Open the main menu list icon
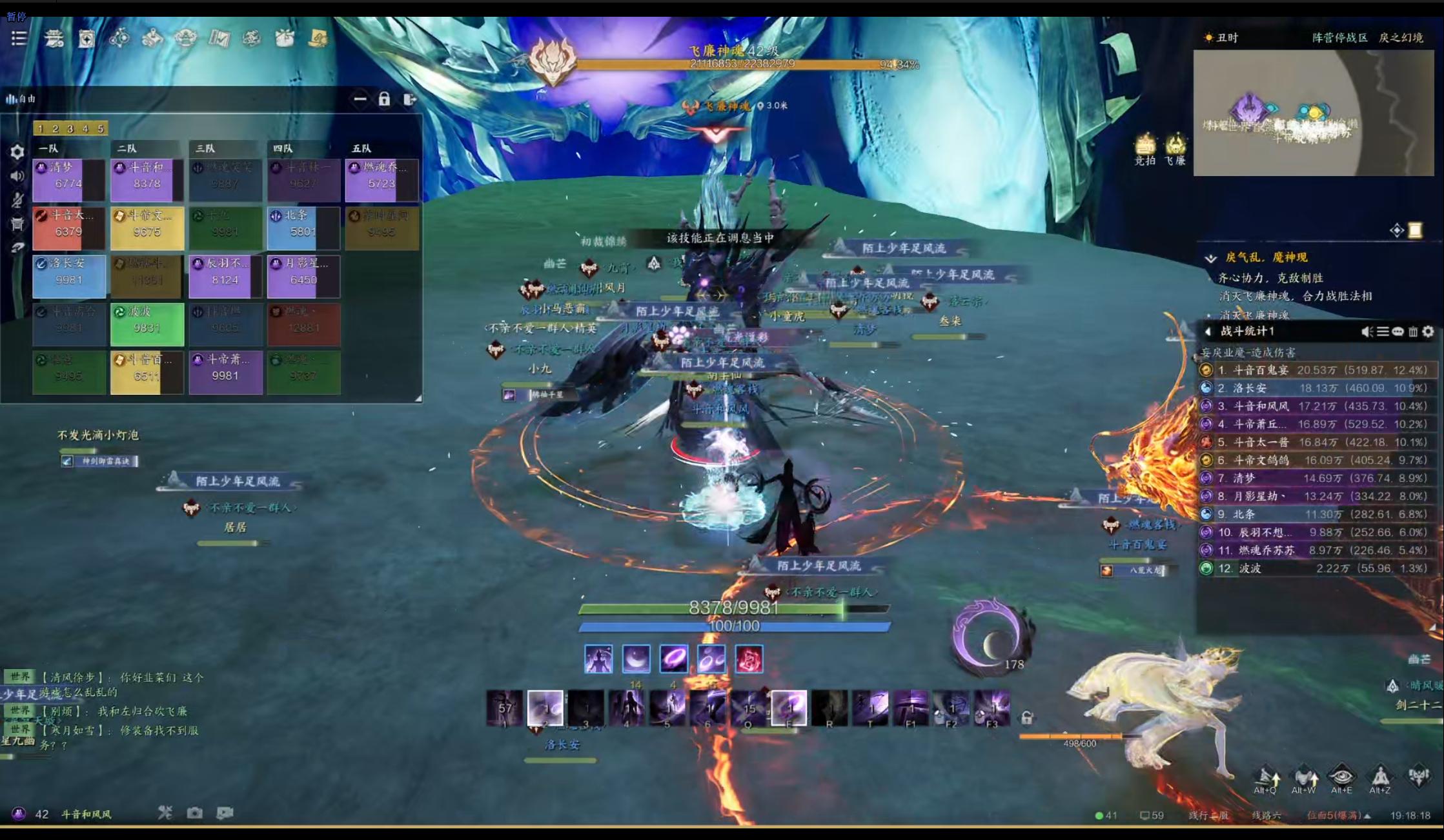Viewport: 1444px width, 840px height. coord(19,39)
